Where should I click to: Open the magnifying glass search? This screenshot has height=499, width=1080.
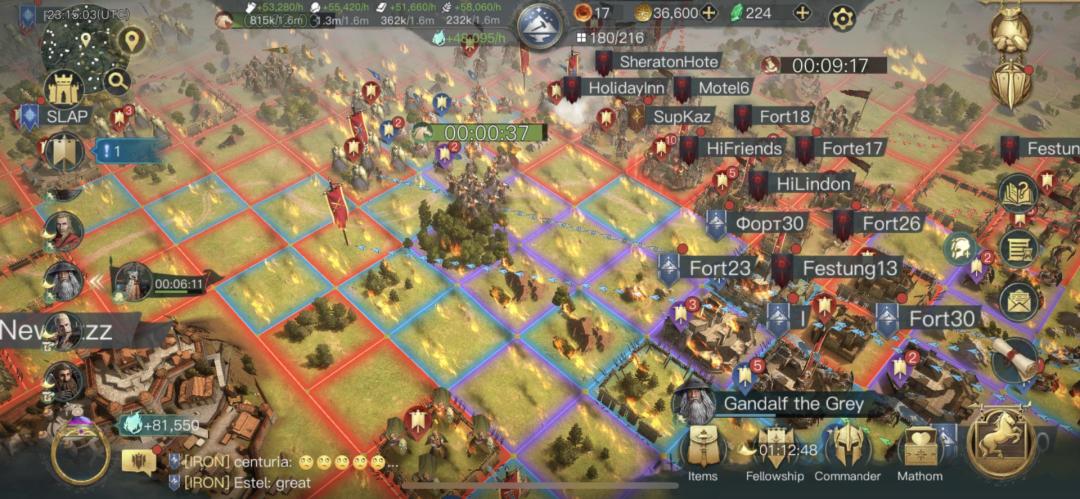(117, 82)
